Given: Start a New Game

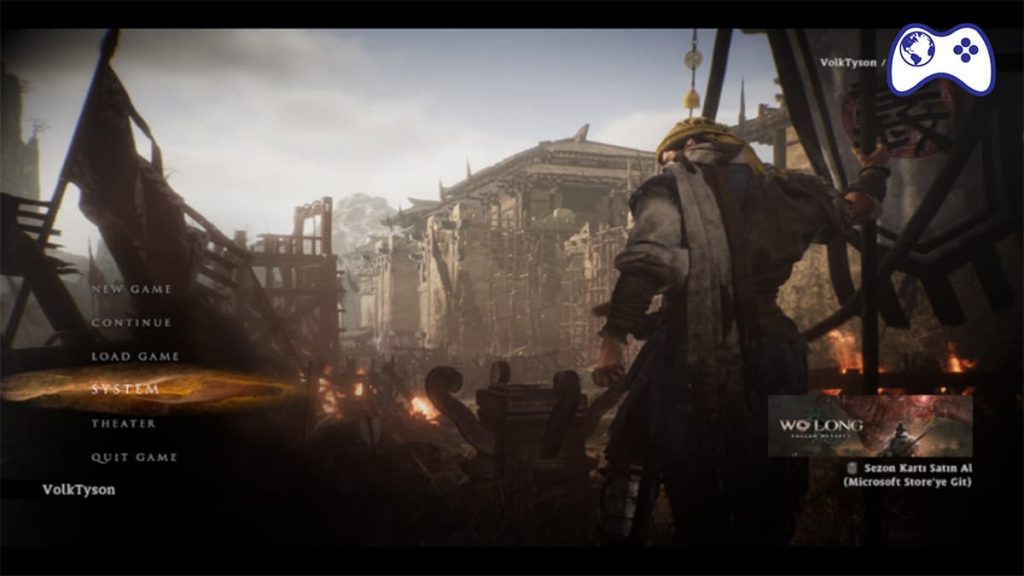Looking at the screenshot, I should pyautogui.click(x=131, y=289).
